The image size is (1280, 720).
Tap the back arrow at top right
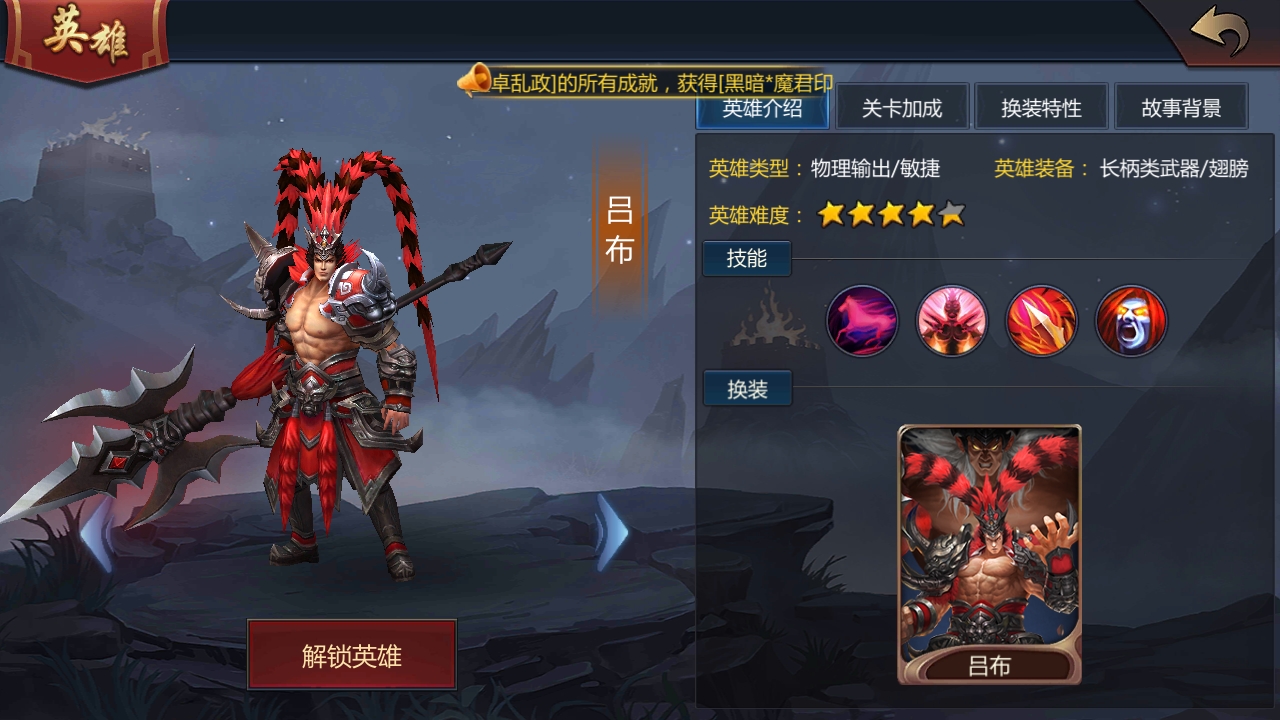(1220, 27)
